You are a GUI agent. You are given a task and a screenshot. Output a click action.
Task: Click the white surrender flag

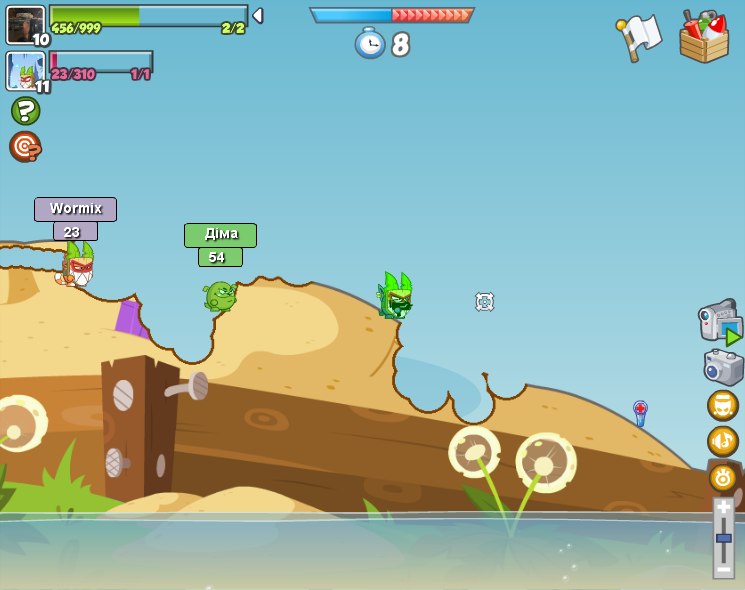(x=638, y=37)
